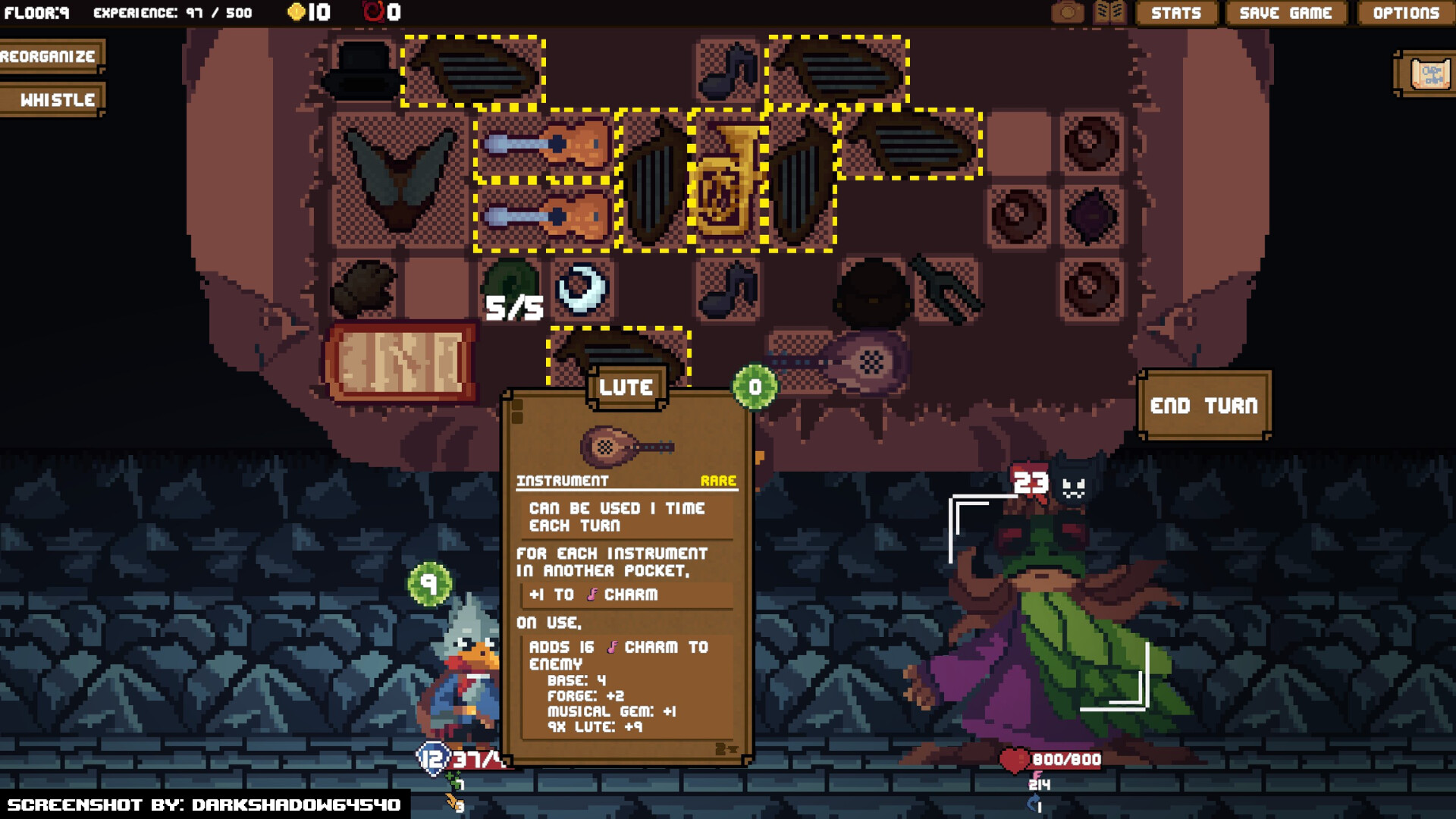Click the EXPERIENCE progress bar
This screenshot has width=1456, height=819.
[x=171, y=12]
